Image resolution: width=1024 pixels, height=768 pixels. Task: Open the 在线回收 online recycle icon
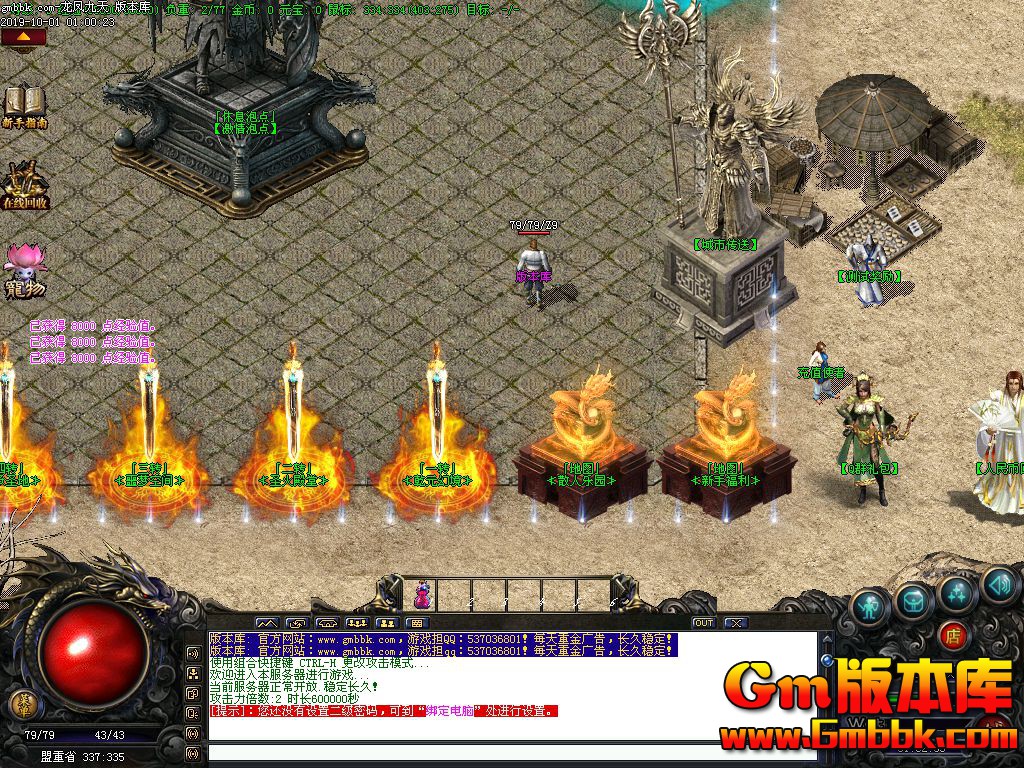[24, 183]
